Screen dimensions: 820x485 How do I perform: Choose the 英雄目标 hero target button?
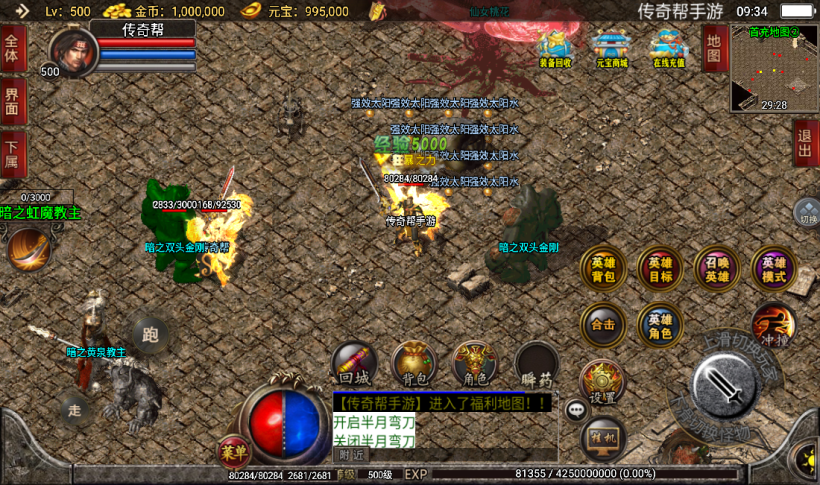660,270
